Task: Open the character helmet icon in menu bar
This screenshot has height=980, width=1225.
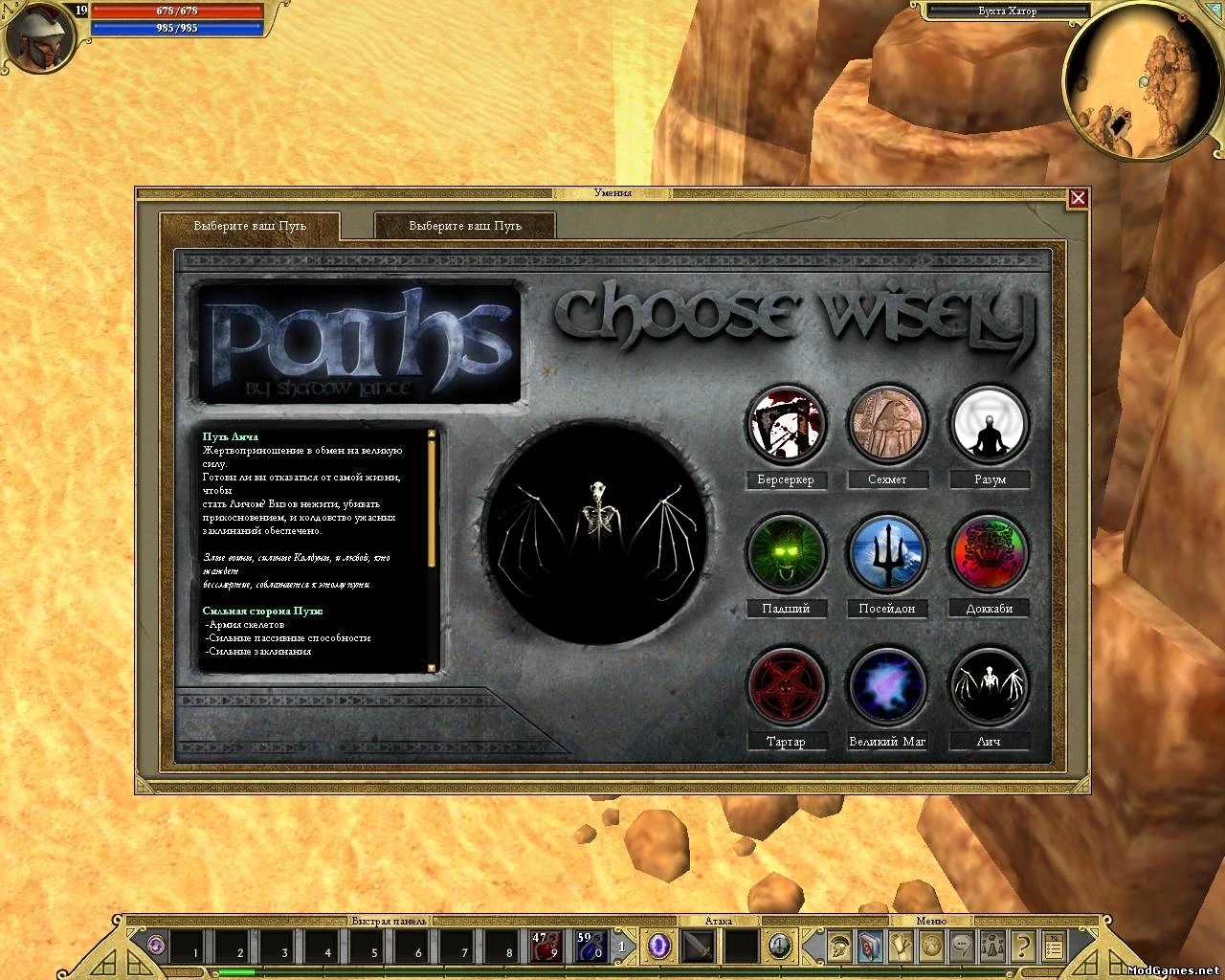Action: pyautogui.click(x=839, y=947)
